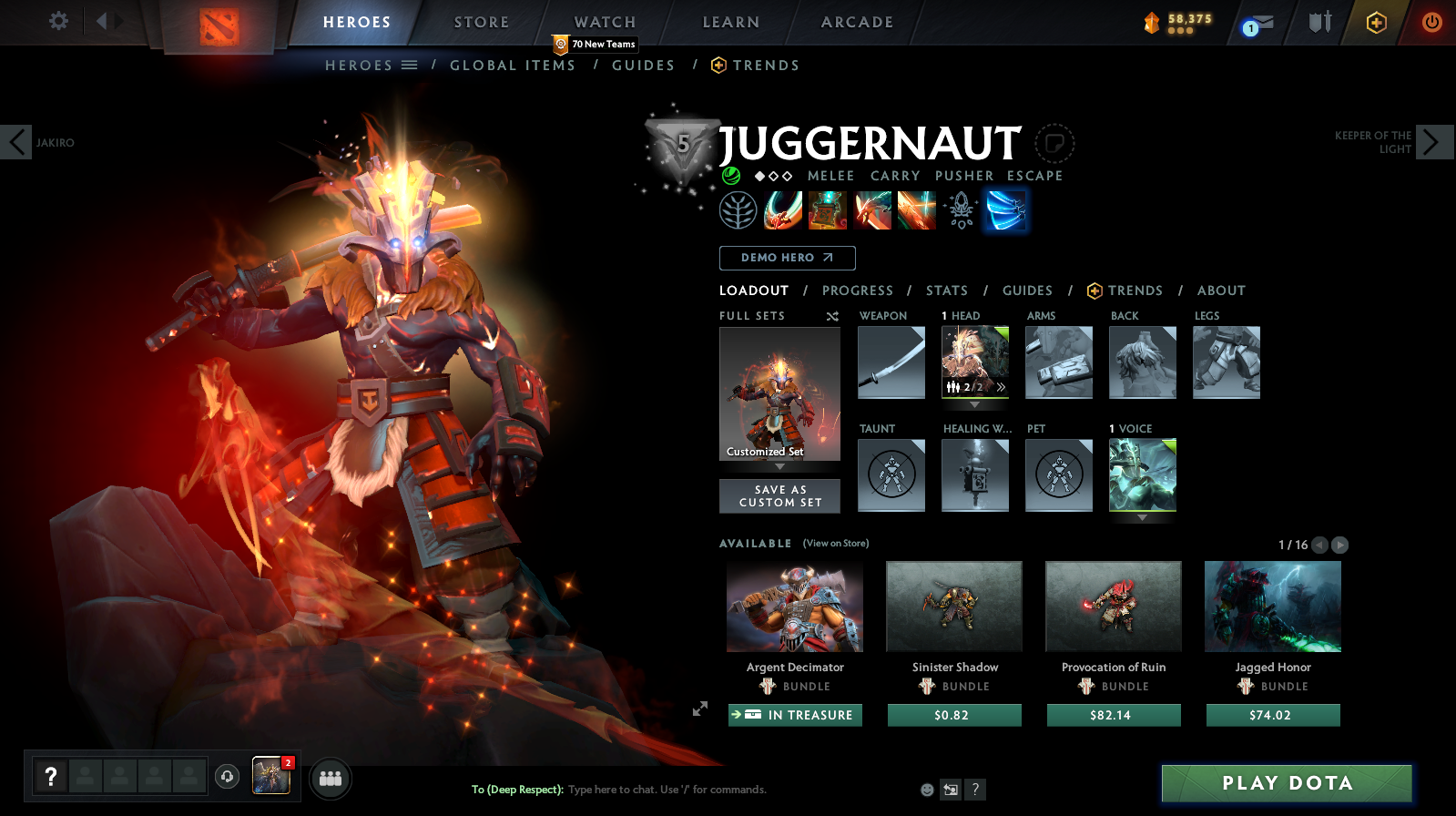Viewport: 1456px width, 816px height.
Task: Select the Blade Fury ability icon
Action: (783, 209)
